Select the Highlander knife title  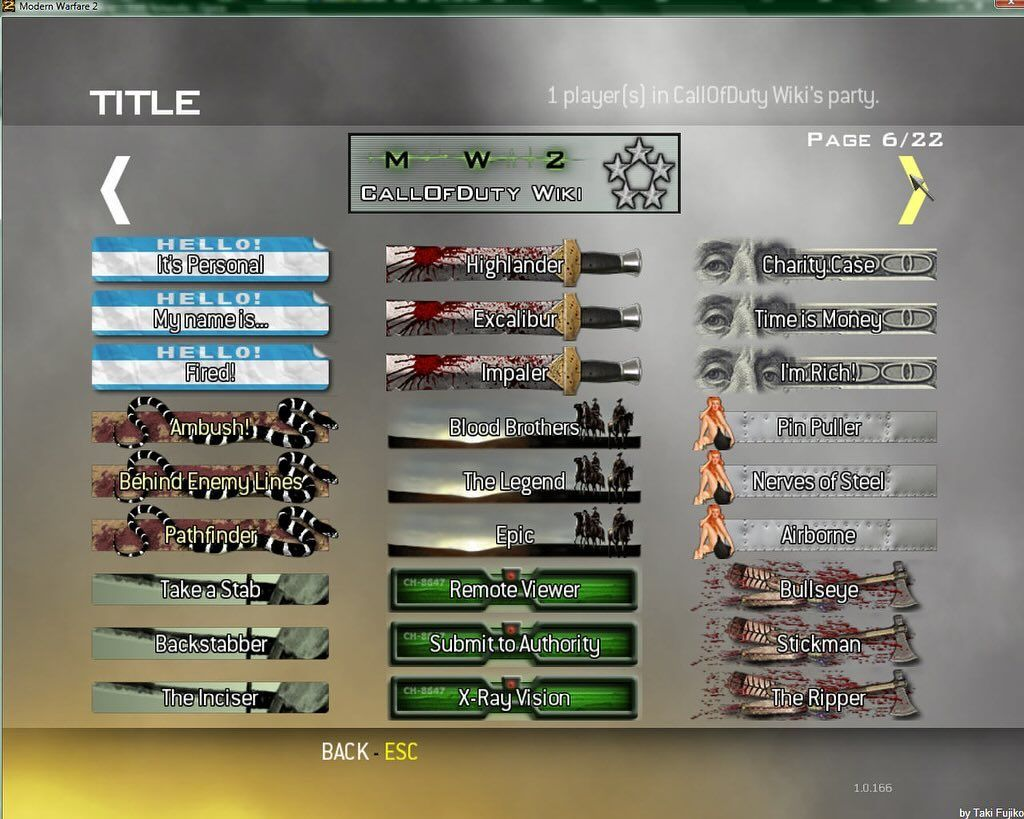[x=514, y=264]
